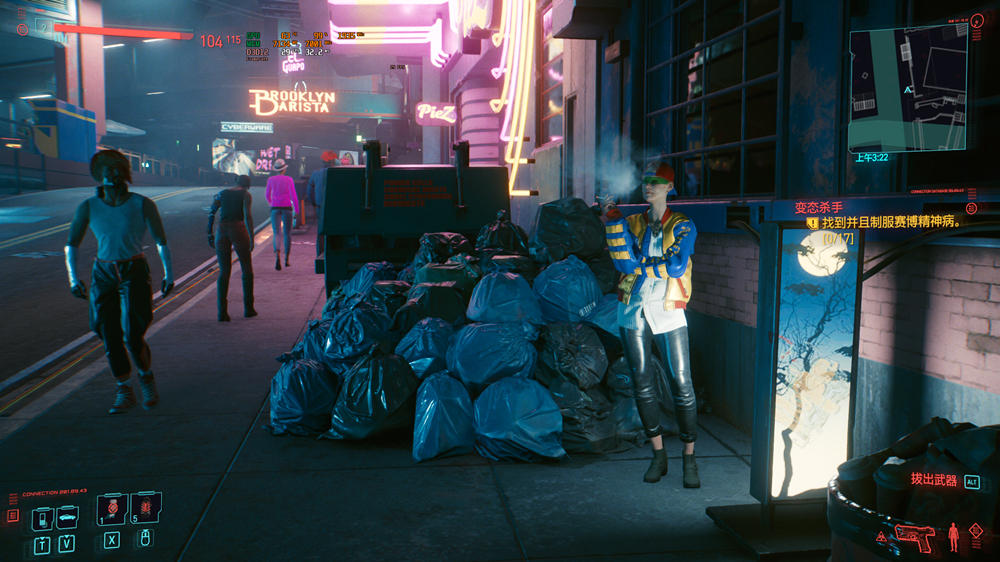This screenshot has width=1000, height=562.
Task: Select the 变态杀手 quest tracker title
Action: (x=813, y=208)
